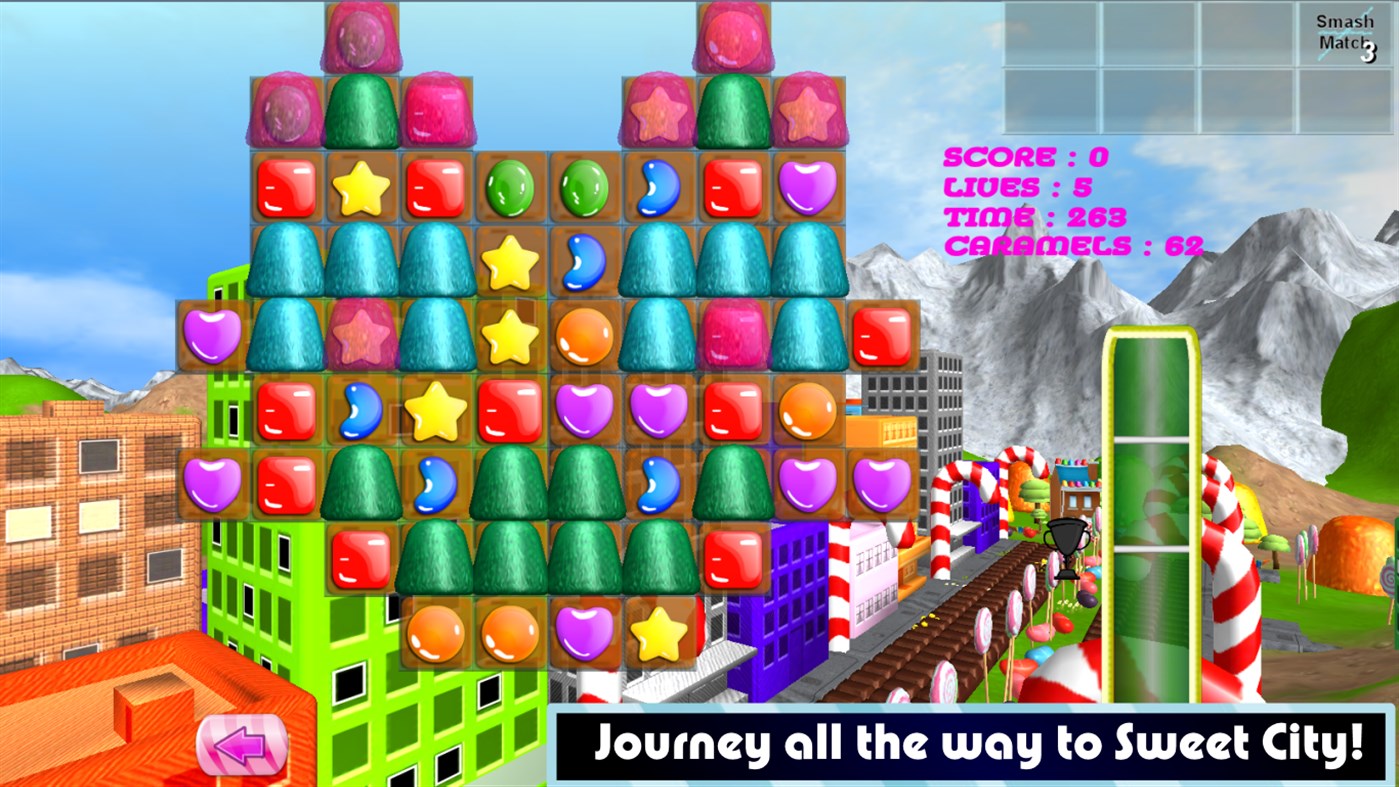Select the yellow star candy near the board top
The width and height of the screenshot is (1399, 787).
[364, 189]
